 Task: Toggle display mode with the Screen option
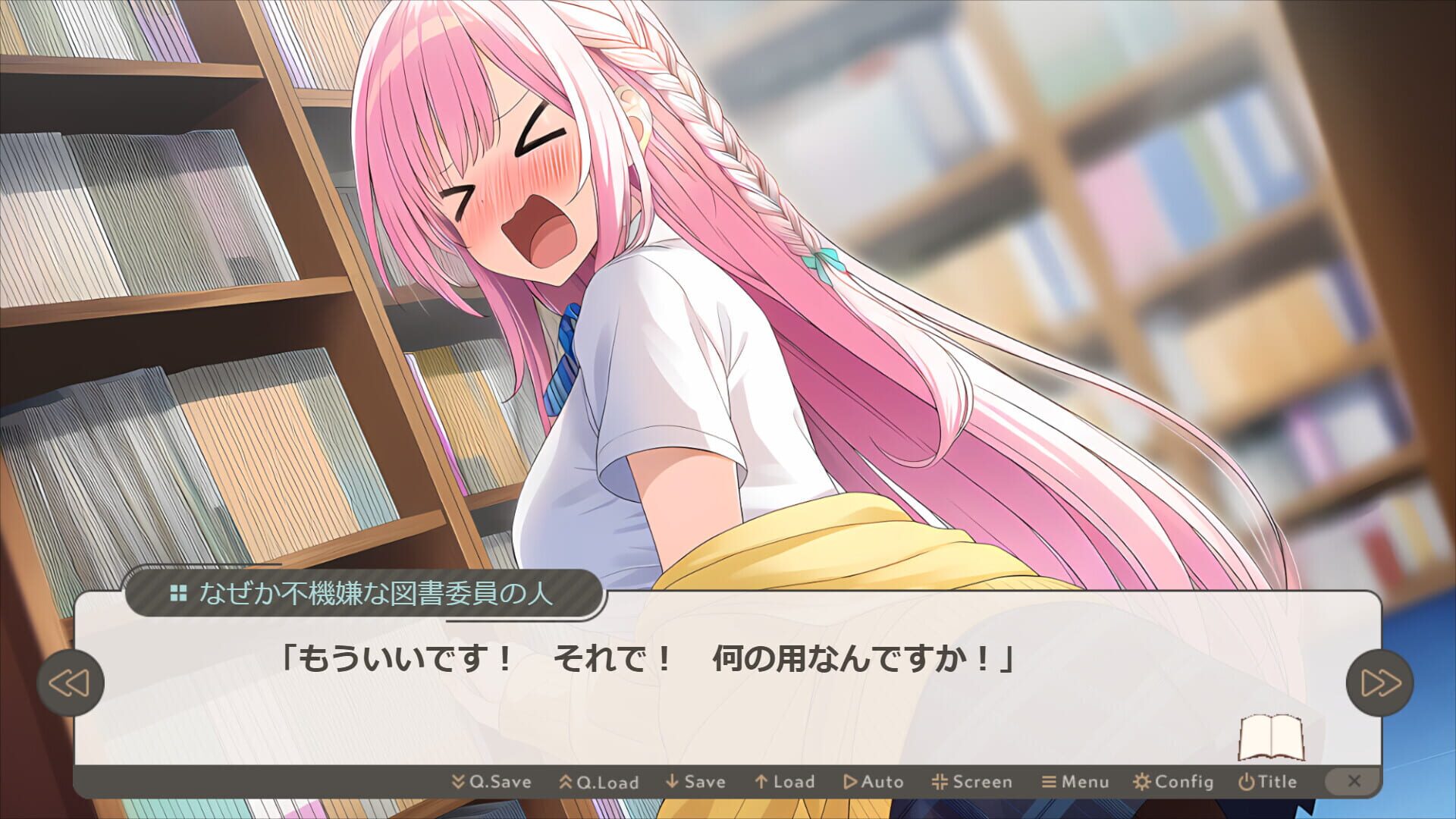pyautogui.click(x=942, y=782)
